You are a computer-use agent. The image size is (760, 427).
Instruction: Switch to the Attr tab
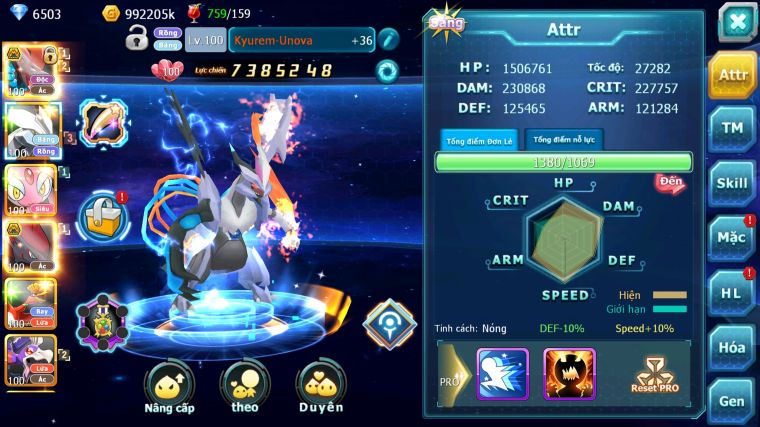click(732, 75)
